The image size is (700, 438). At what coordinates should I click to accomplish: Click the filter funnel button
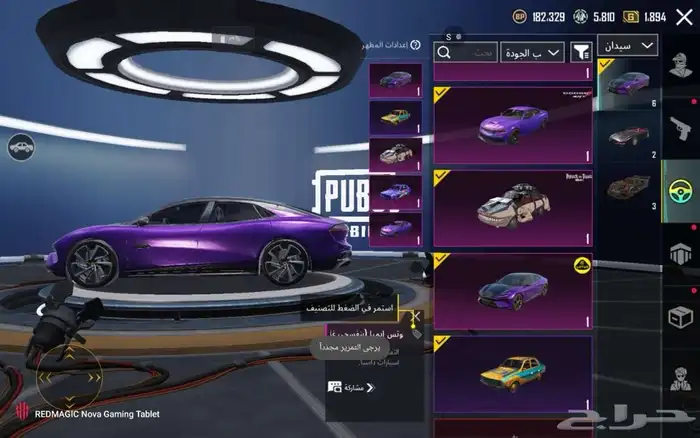click(581, 52)
